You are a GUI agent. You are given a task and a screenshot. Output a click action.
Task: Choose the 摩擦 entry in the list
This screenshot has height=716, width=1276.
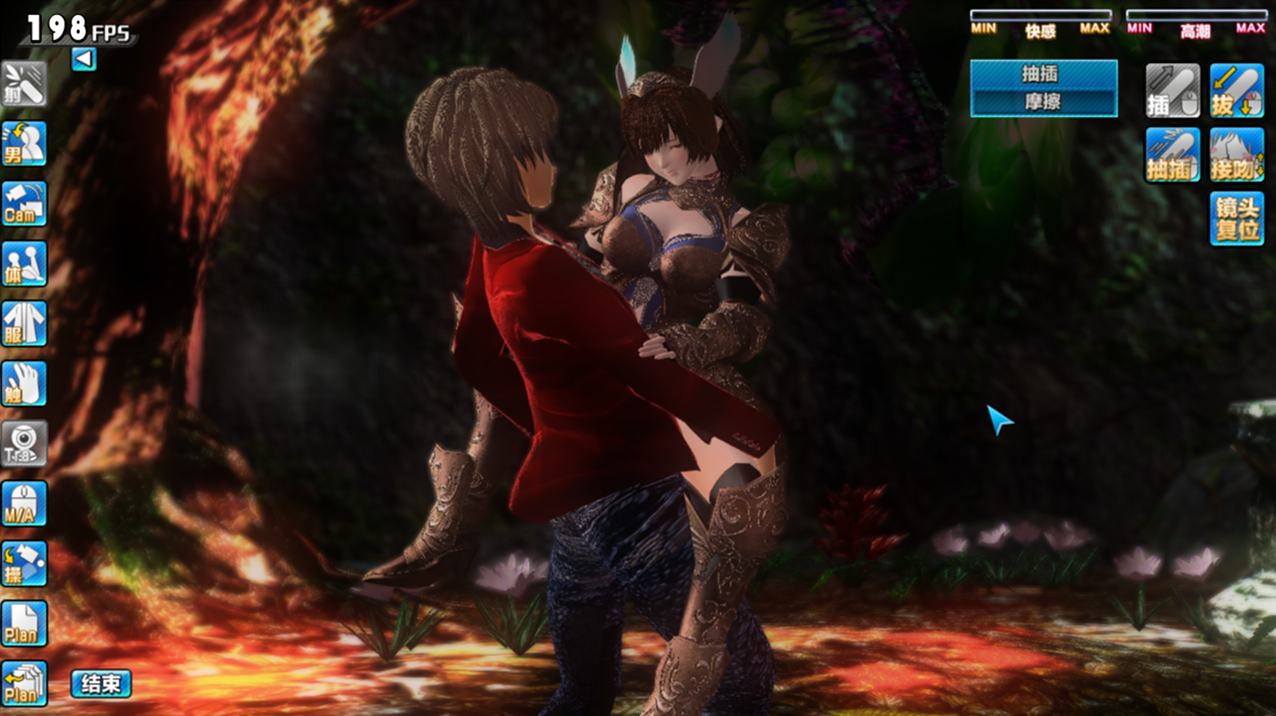[1042, 102]
